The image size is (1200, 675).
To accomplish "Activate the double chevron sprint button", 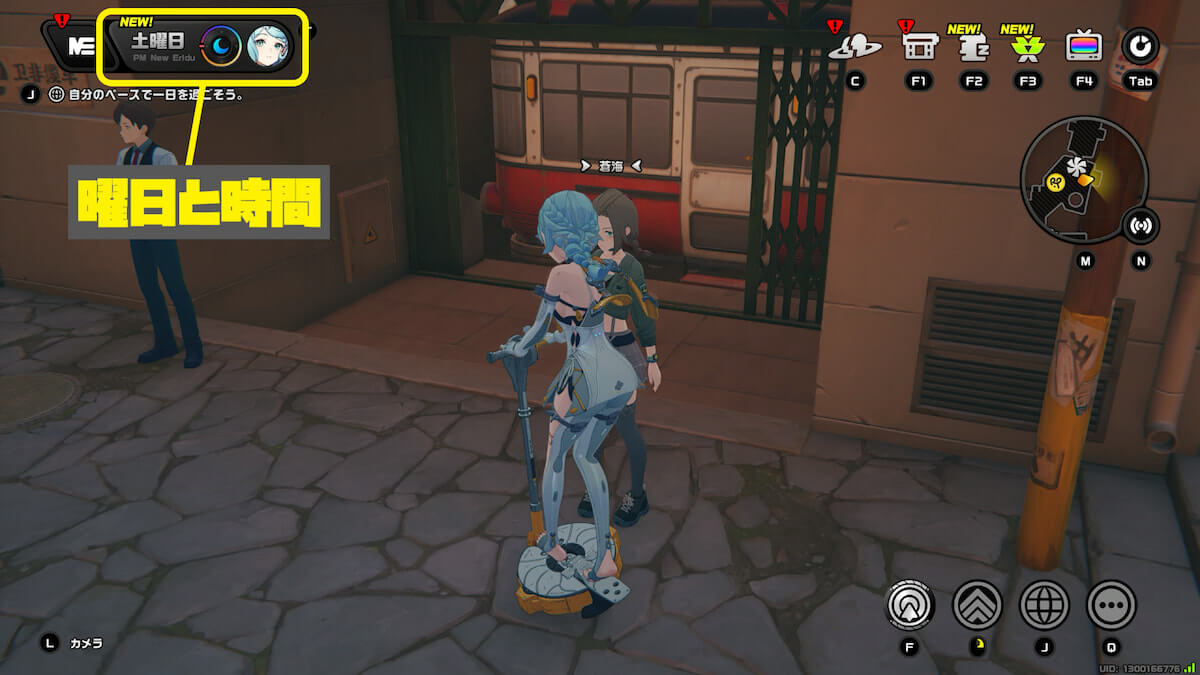I will pyautogui.click(x=977, y=604).
